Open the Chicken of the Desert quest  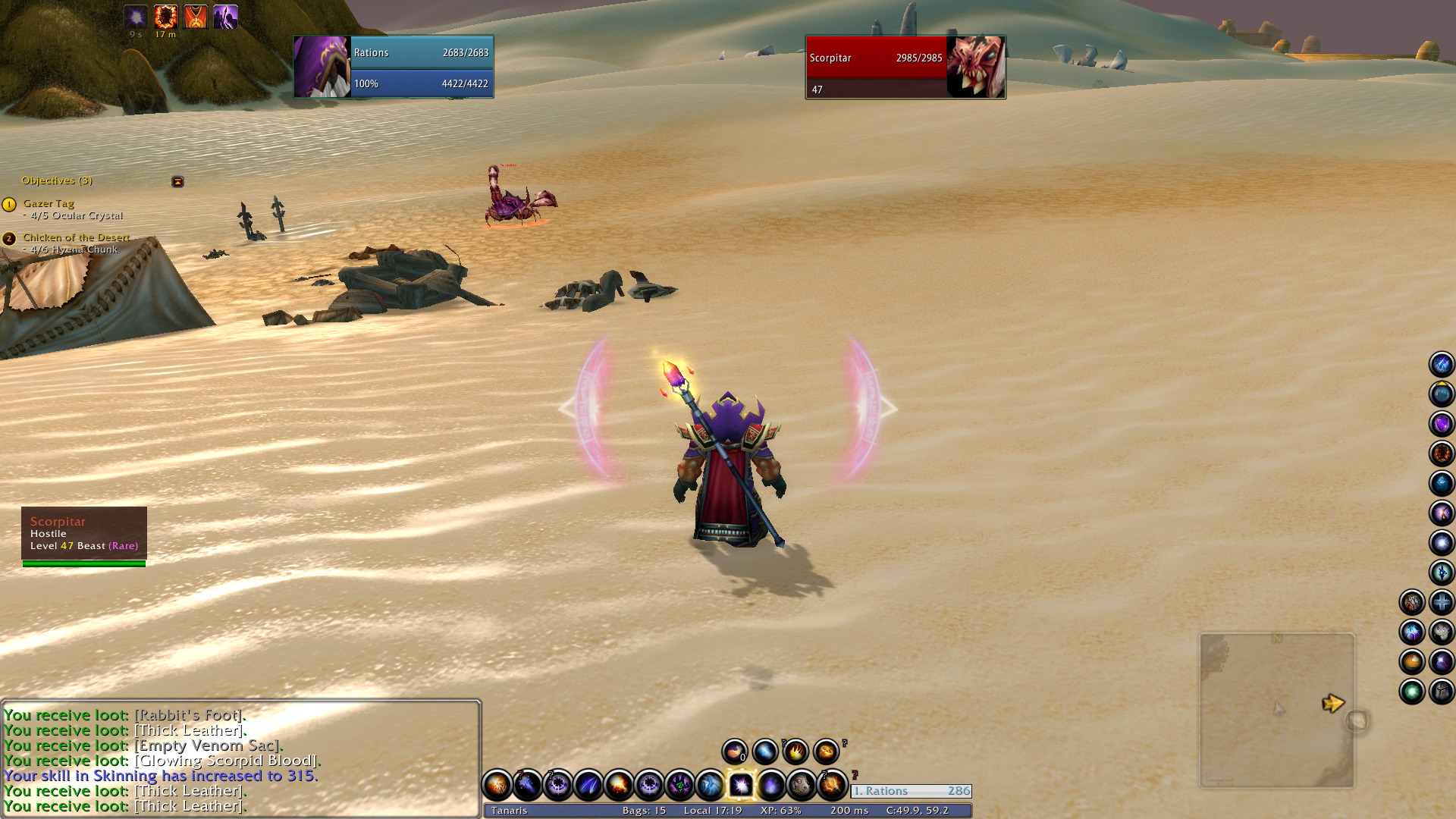(76, 237)
